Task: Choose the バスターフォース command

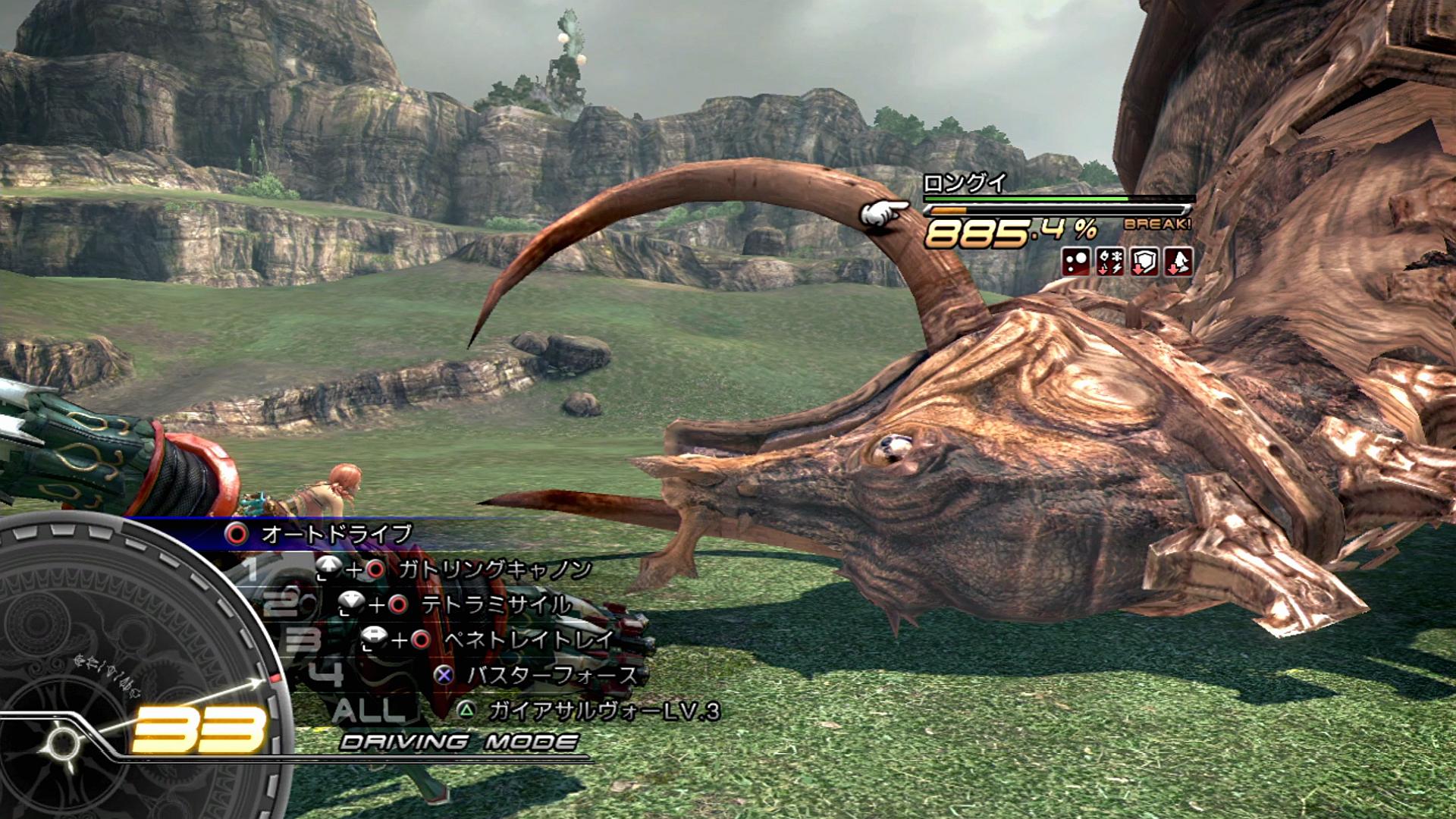Action: pyautogui.click(x=551, y=675)
